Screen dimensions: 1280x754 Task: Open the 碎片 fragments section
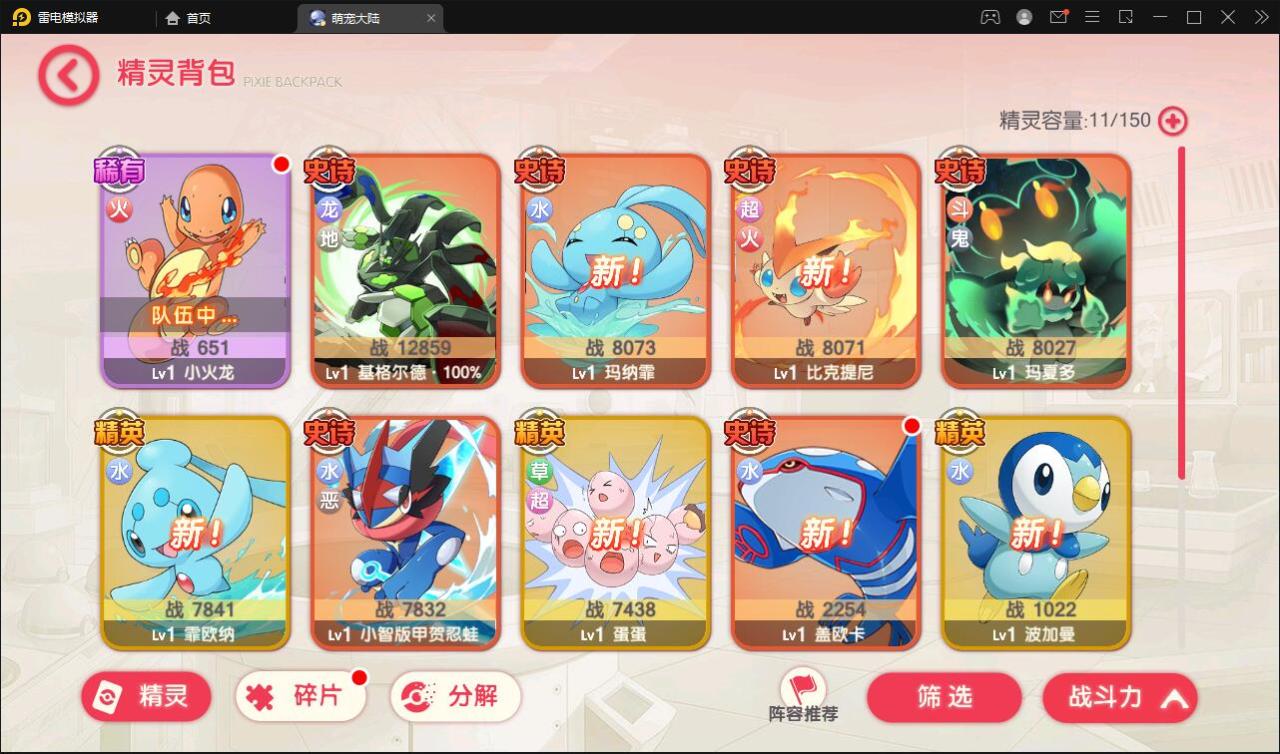pyautogui.click(x=300, y=697)
